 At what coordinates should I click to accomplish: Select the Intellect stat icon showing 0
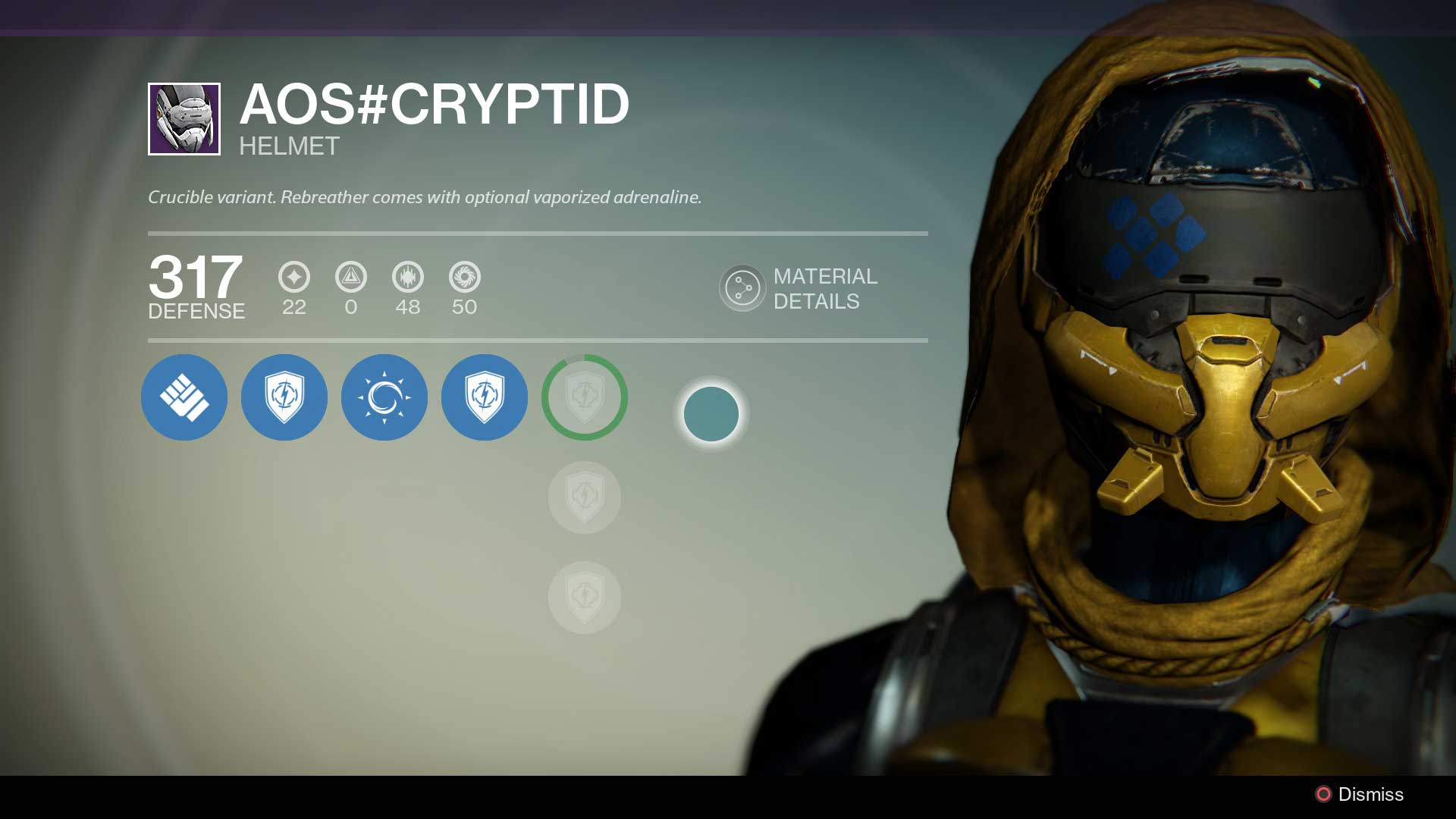click(351, 278)
